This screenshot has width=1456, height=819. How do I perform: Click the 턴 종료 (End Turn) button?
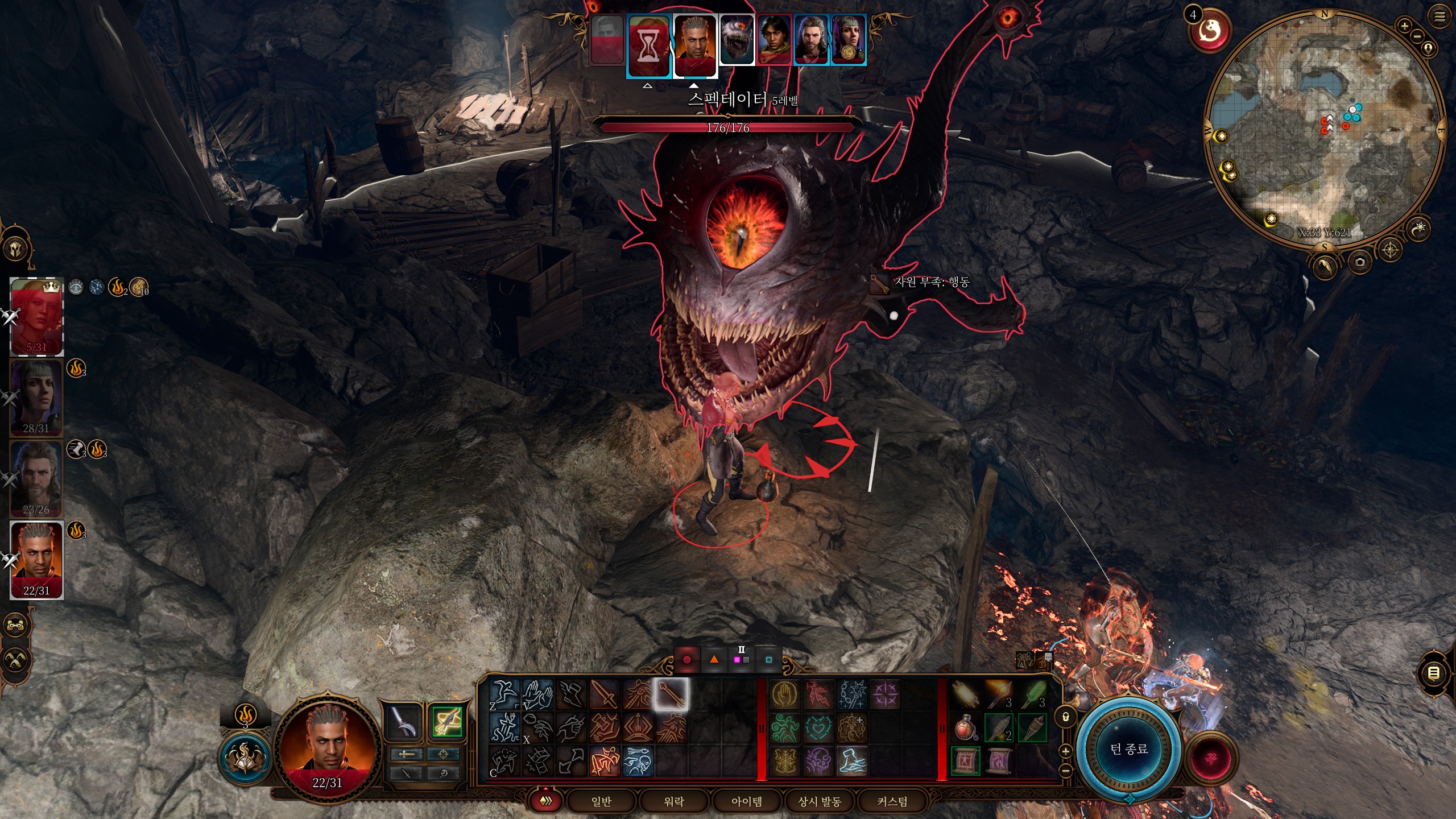[x=1129, y=748]
